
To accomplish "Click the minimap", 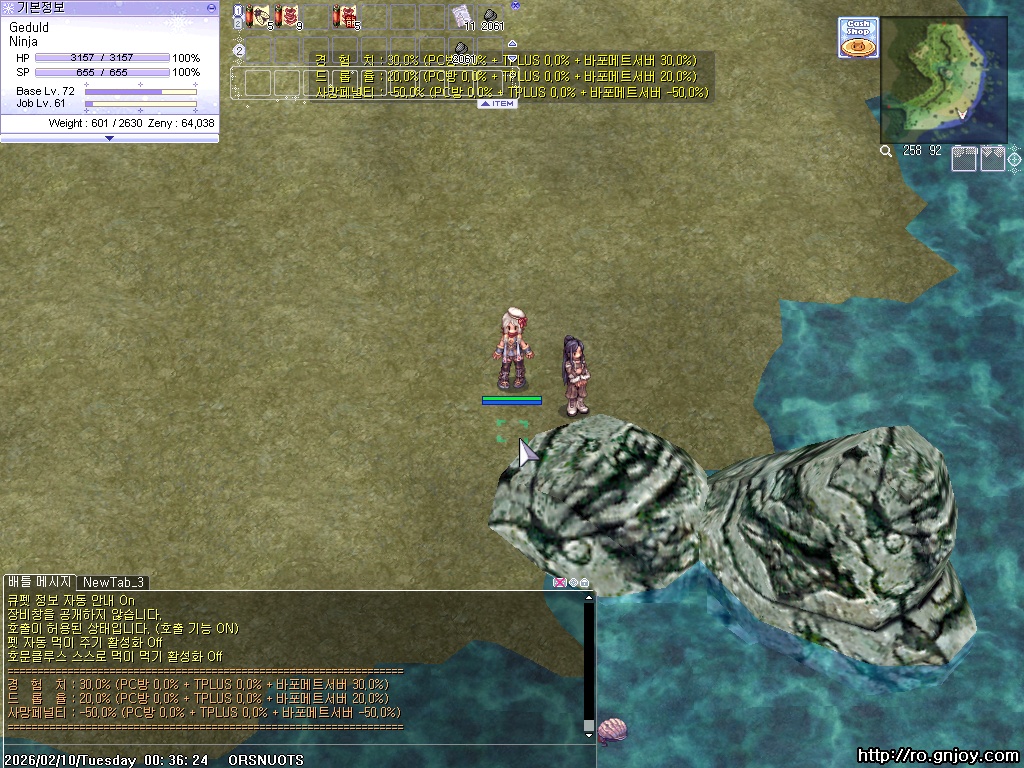I will point(943,80).
